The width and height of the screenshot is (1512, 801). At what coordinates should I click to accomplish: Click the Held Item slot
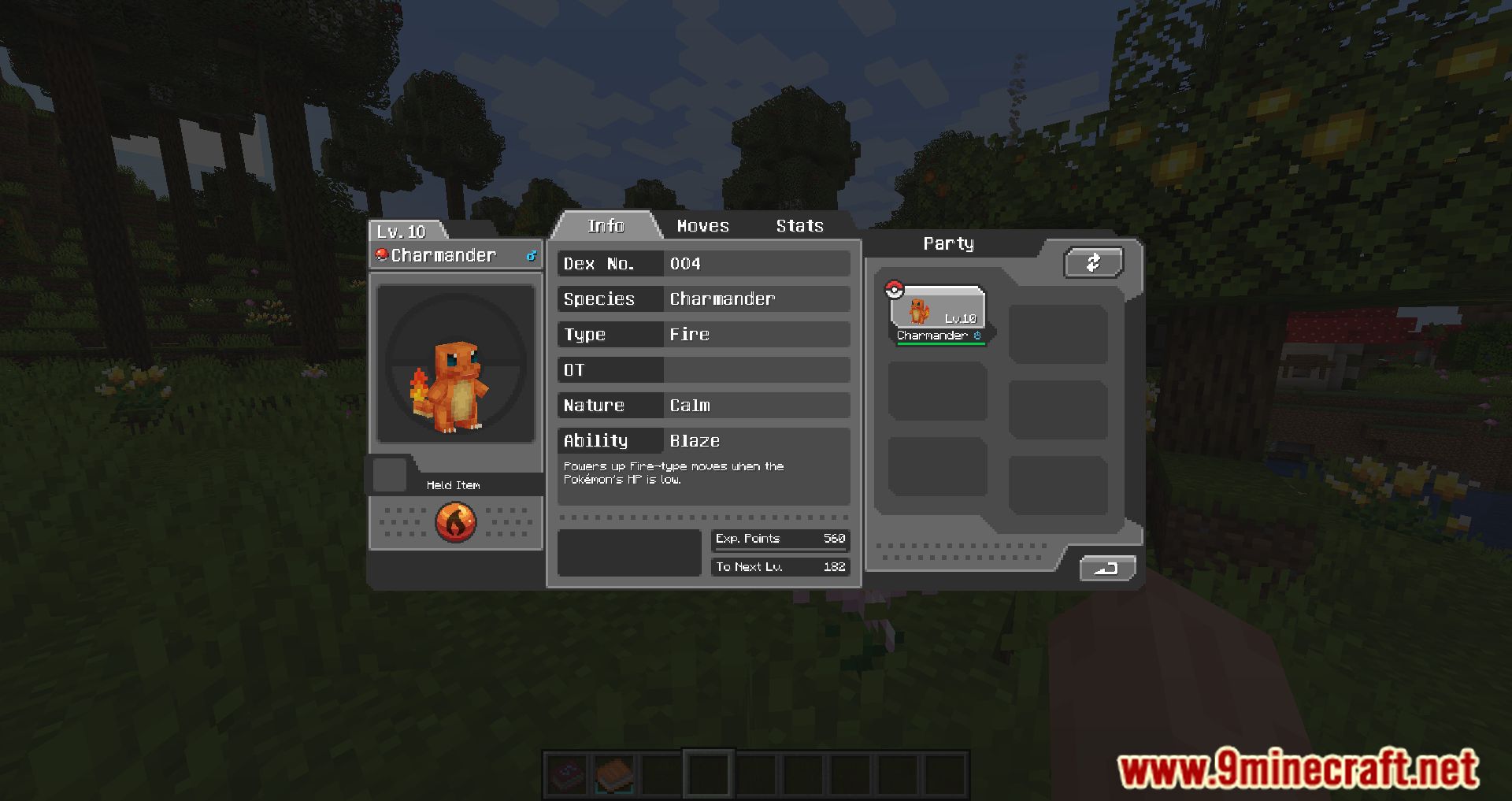click(389, 475)
